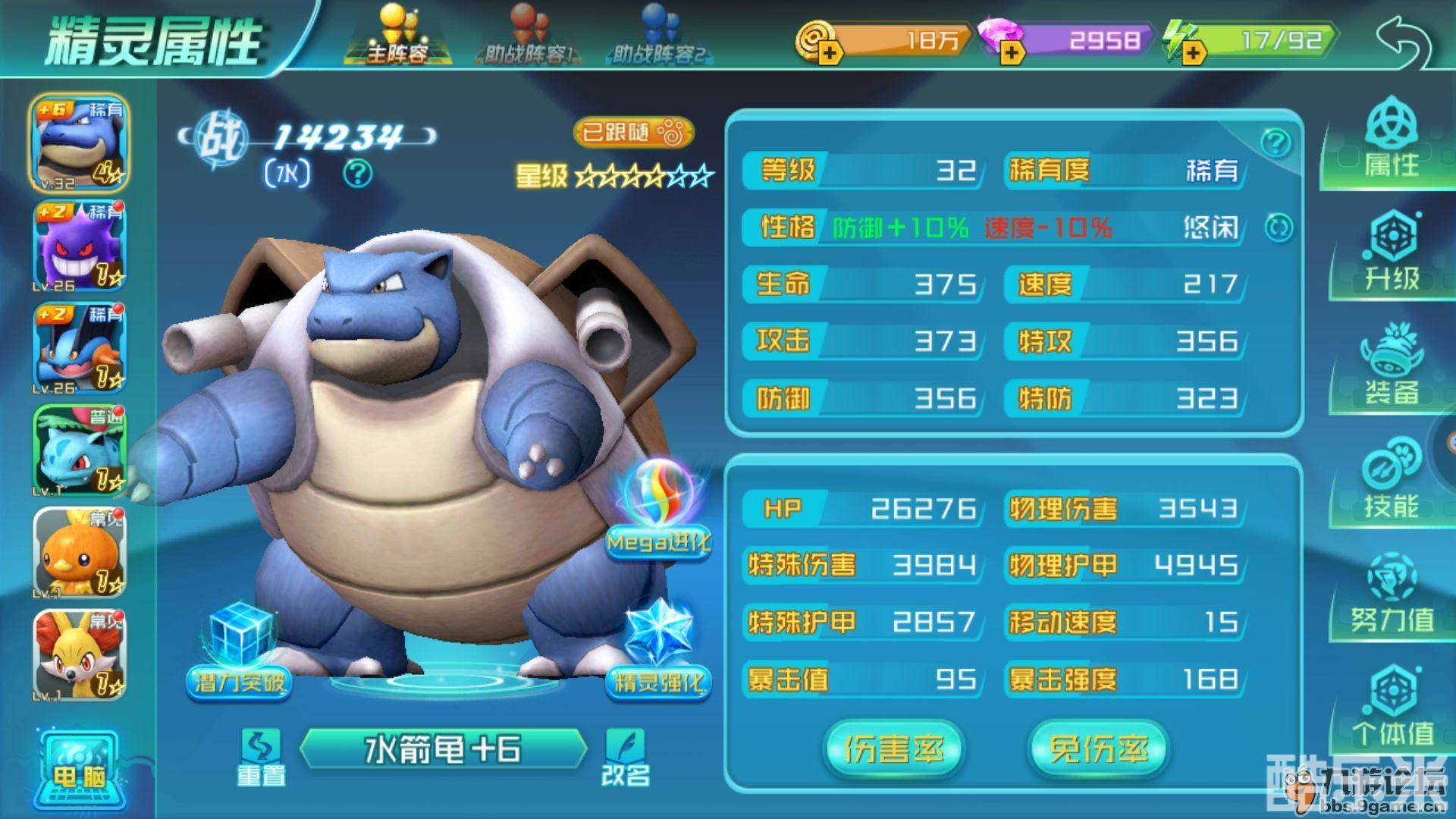Refill the green energy
1456x819 pixels.
coord(1193,52)
